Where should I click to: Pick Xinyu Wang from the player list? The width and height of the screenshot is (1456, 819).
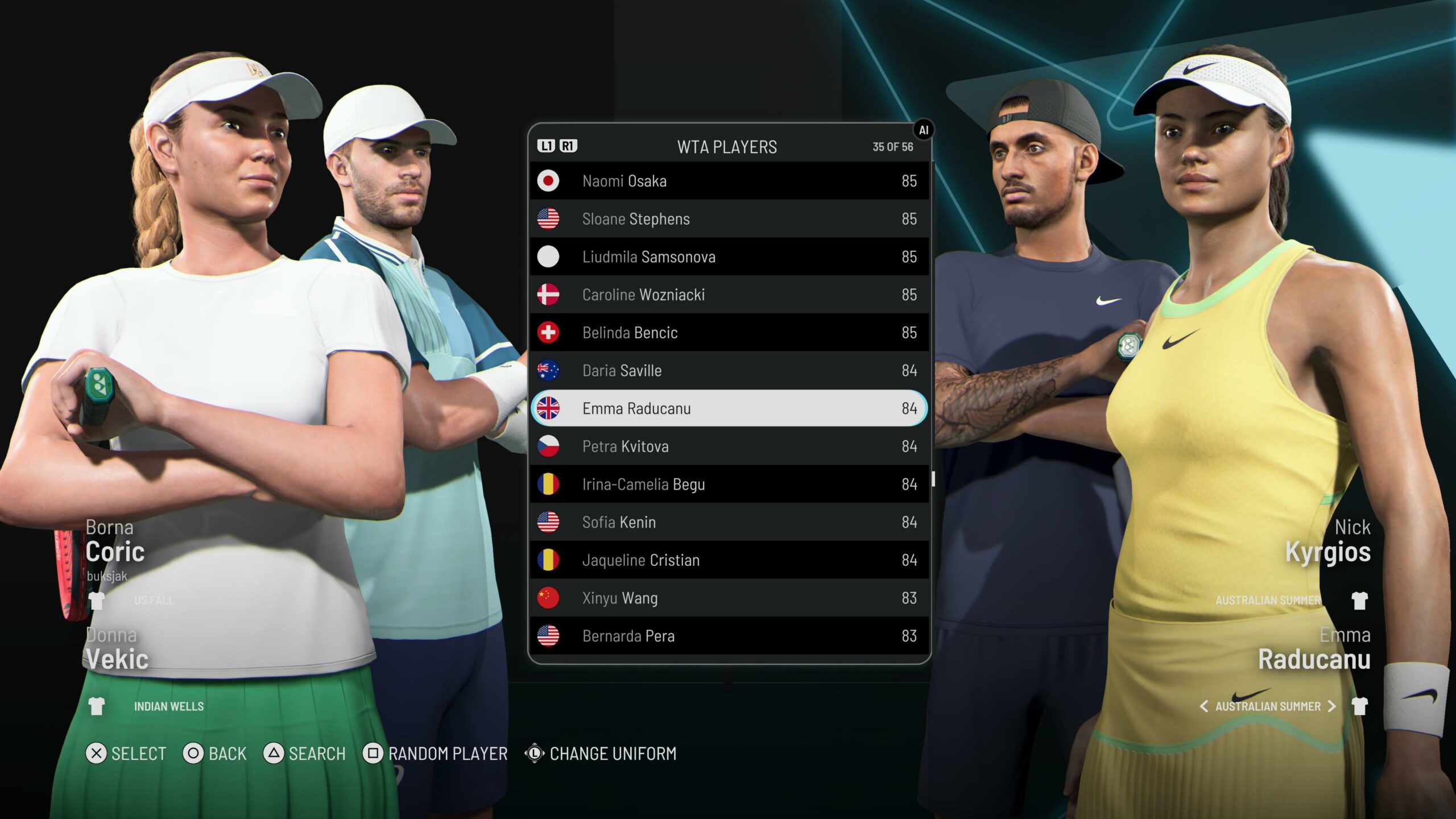click(729, 598)
